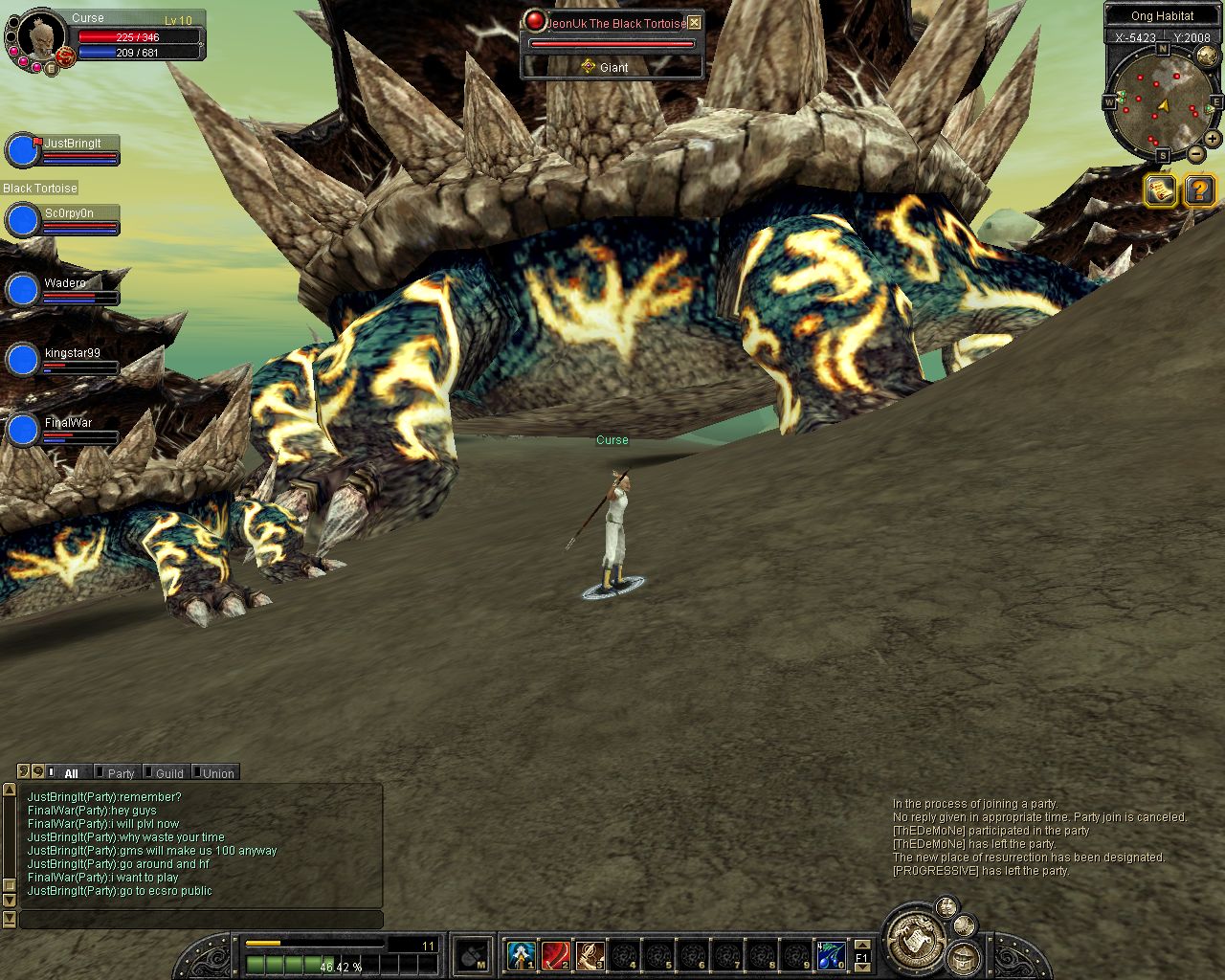The width and height of the screenshot is (1225, 980).
Task: Open the quest scroll icon under the minimap
Action: [x=1161, y=190]
